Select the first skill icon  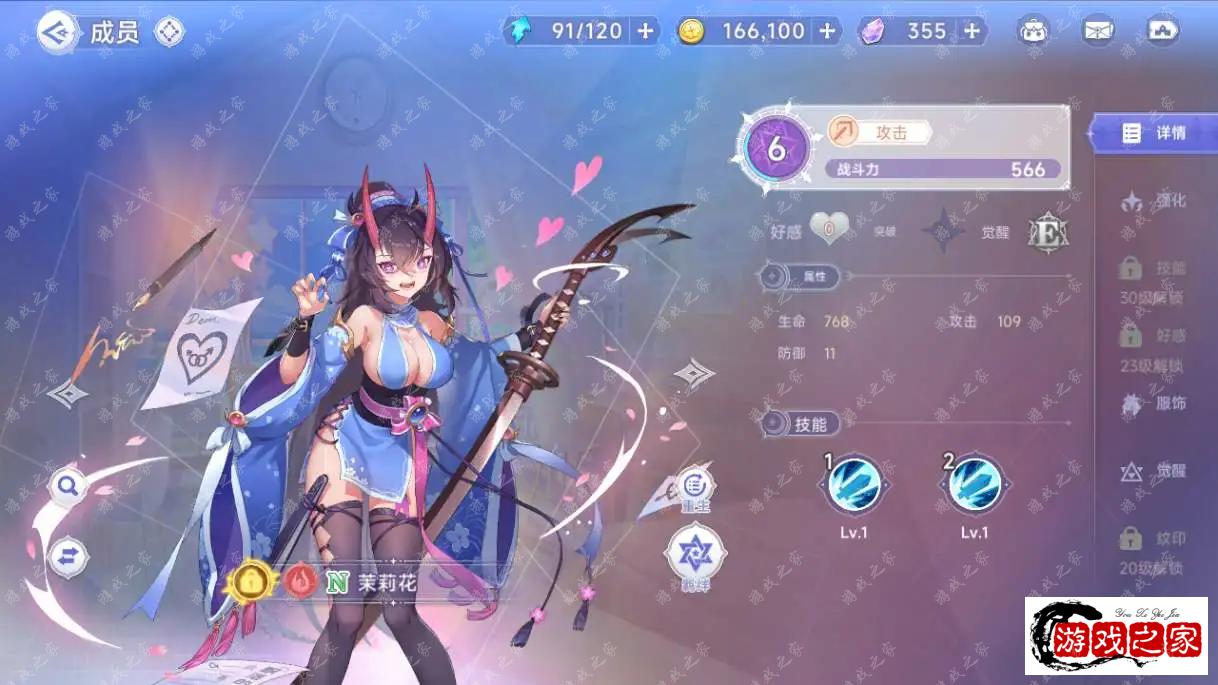click(854, 484)
